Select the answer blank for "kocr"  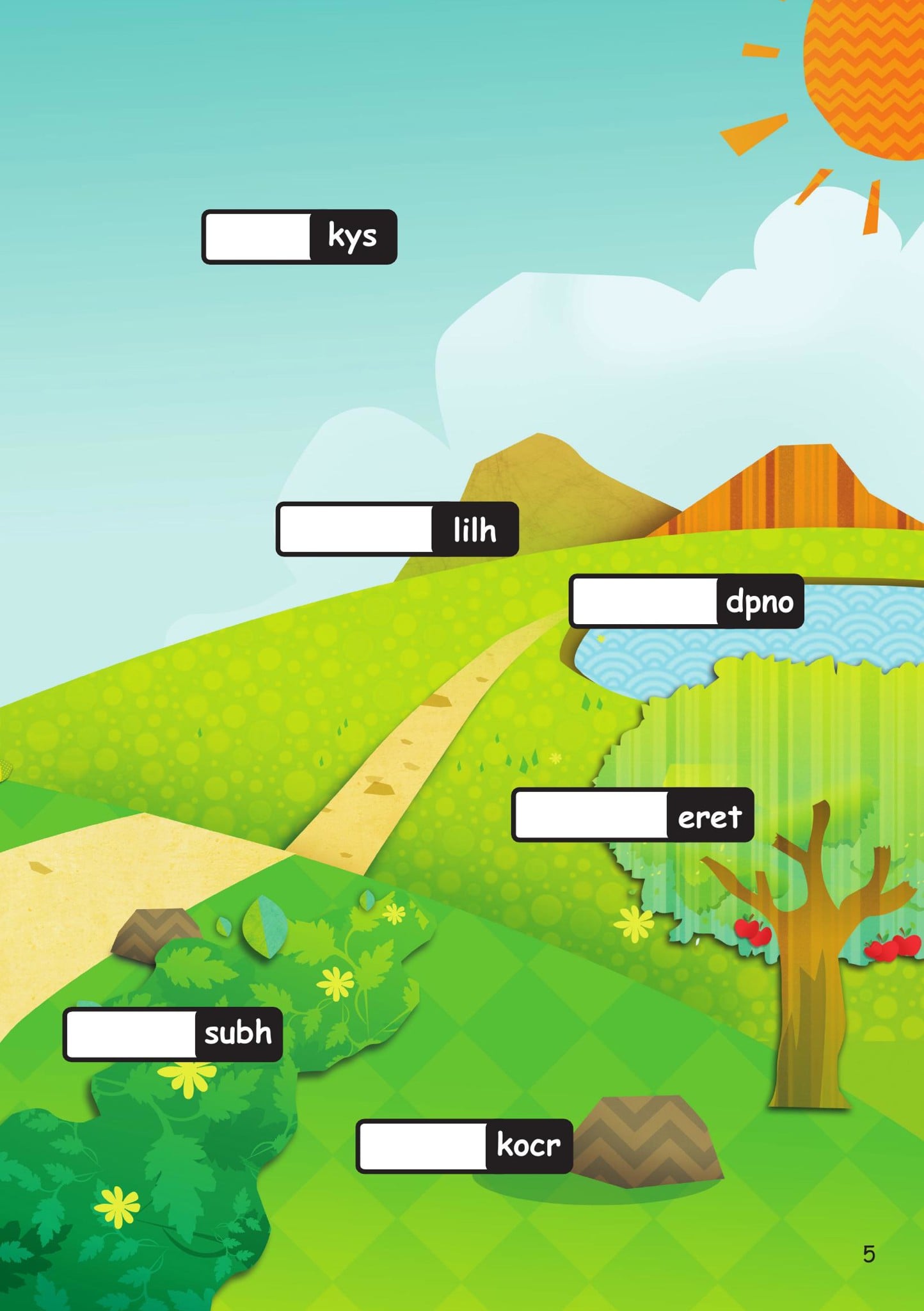(x=423, y=1146)
